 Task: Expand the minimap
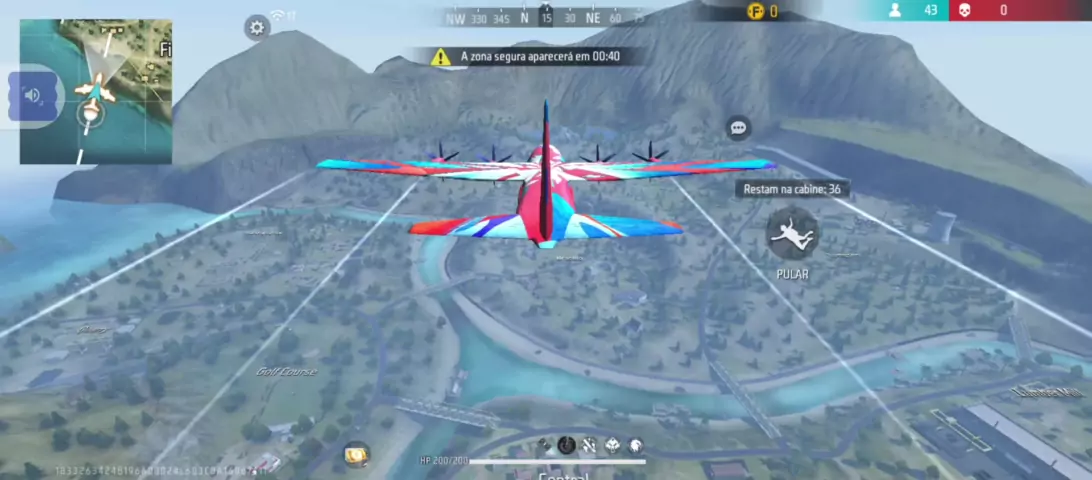point(96,91)
